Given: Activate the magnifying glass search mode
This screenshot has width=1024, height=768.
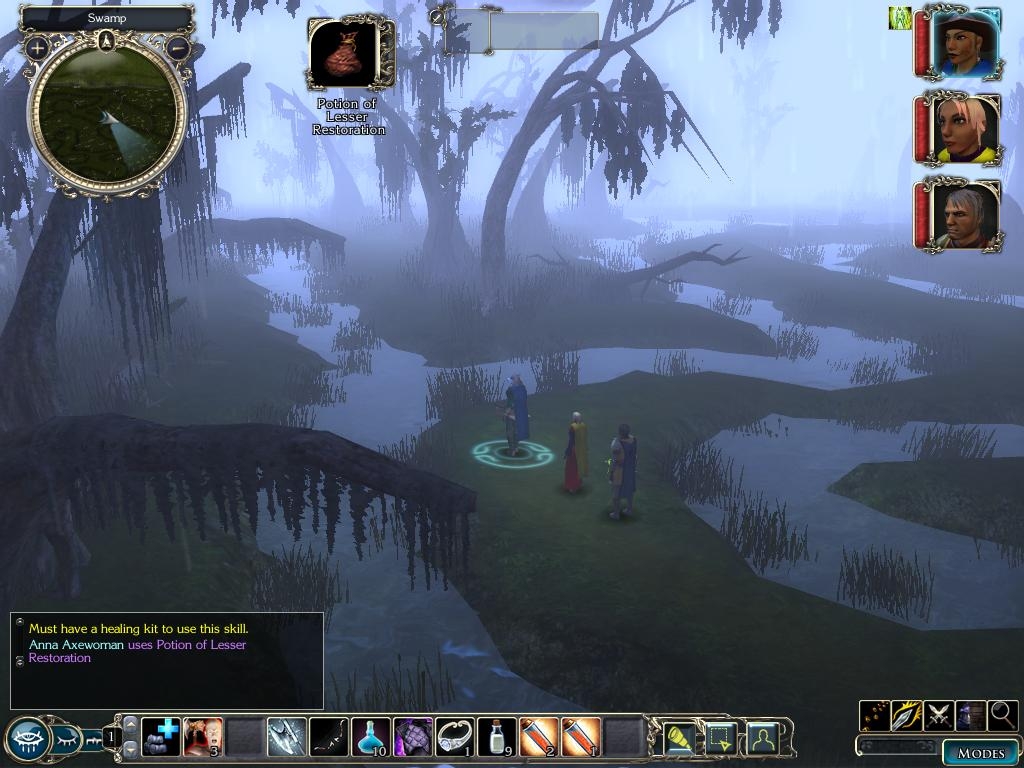Looking at the screenshot, I should [x=1002, y=716].
